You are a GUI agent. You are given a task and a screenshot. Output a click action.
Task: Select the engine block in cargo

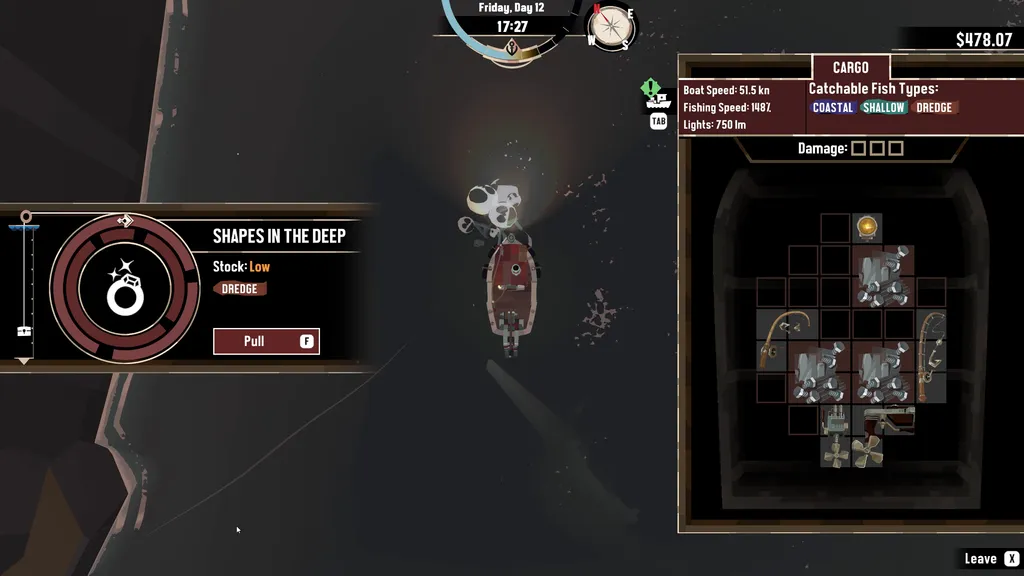pyautogui.click(x=835, y=420)
